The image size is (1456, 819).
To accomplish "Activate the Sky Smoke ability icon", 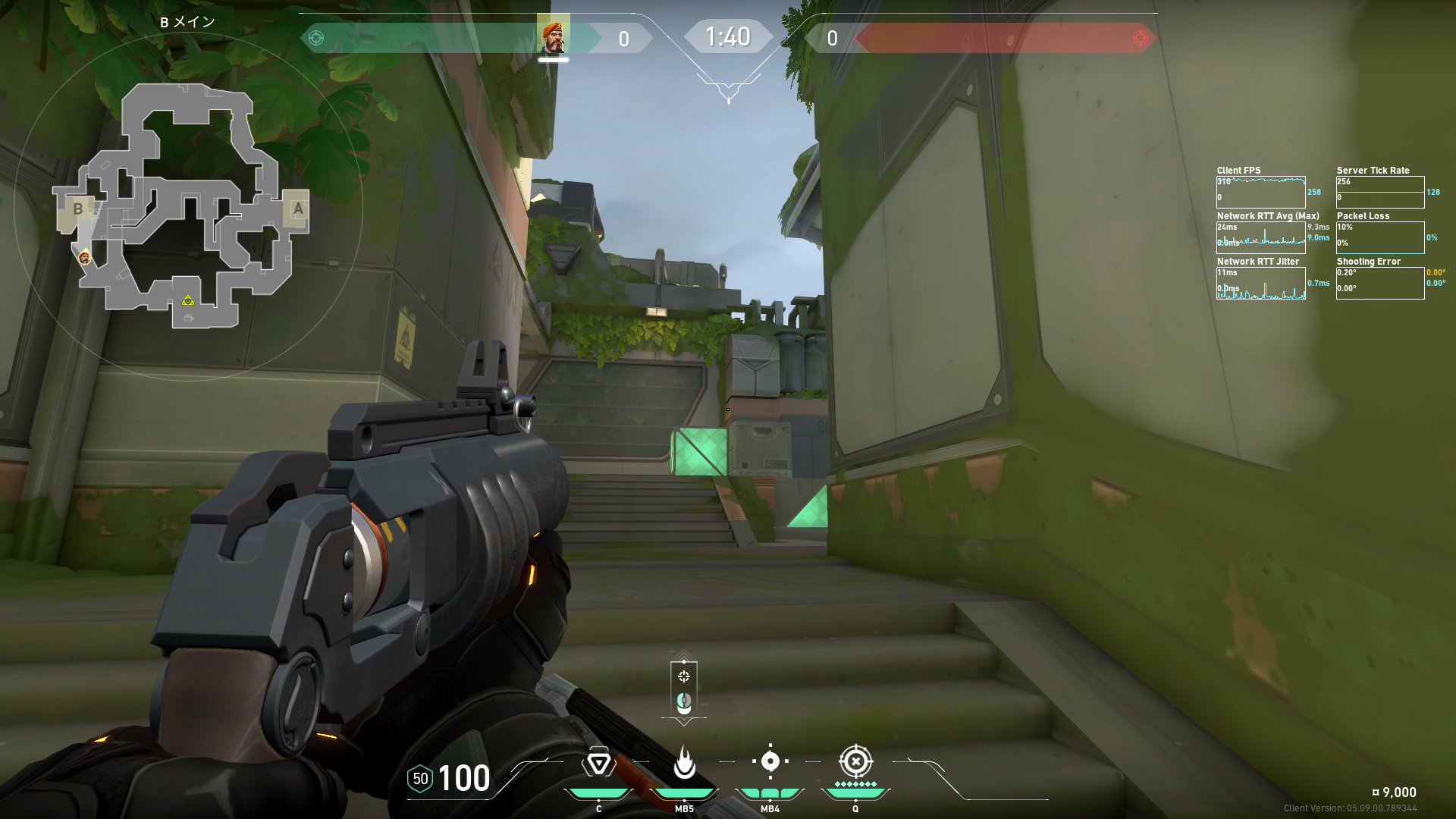I will (770, 761).
